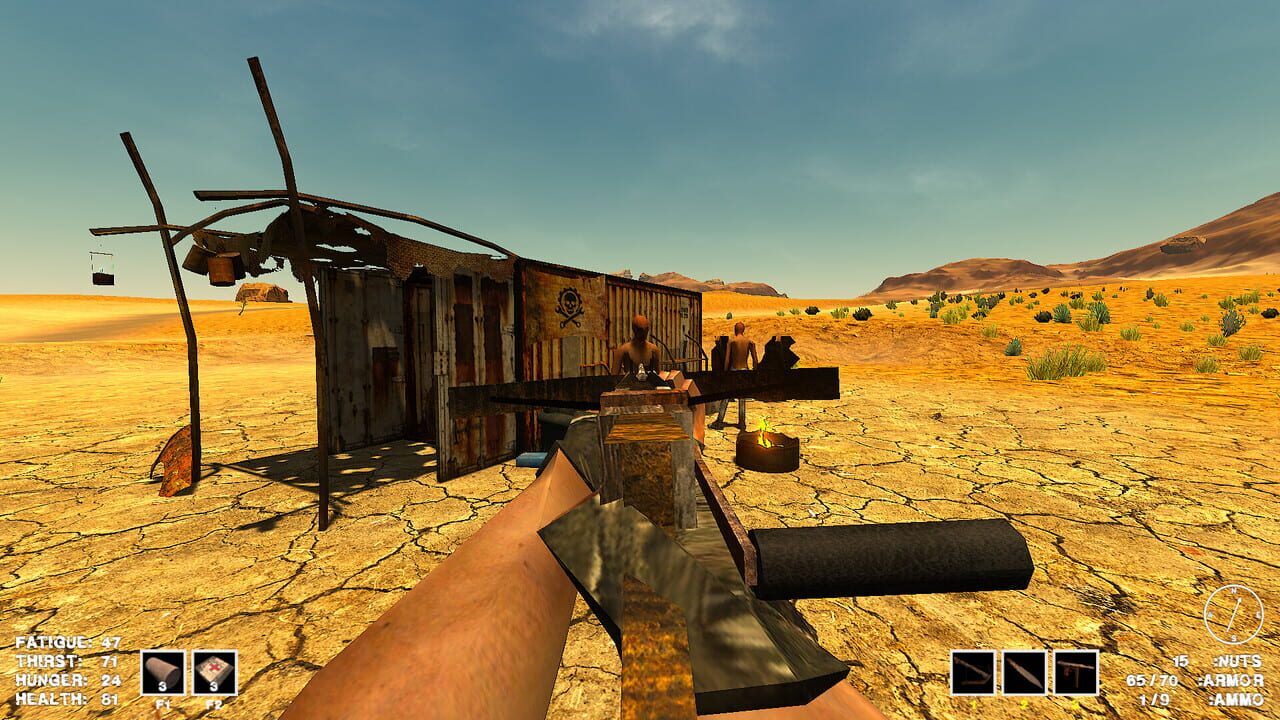The height and width of the screenshot is (720, 1280).
Task: Click the quantity badge '3' on the F1 slot
Action: tap(162, 687)
